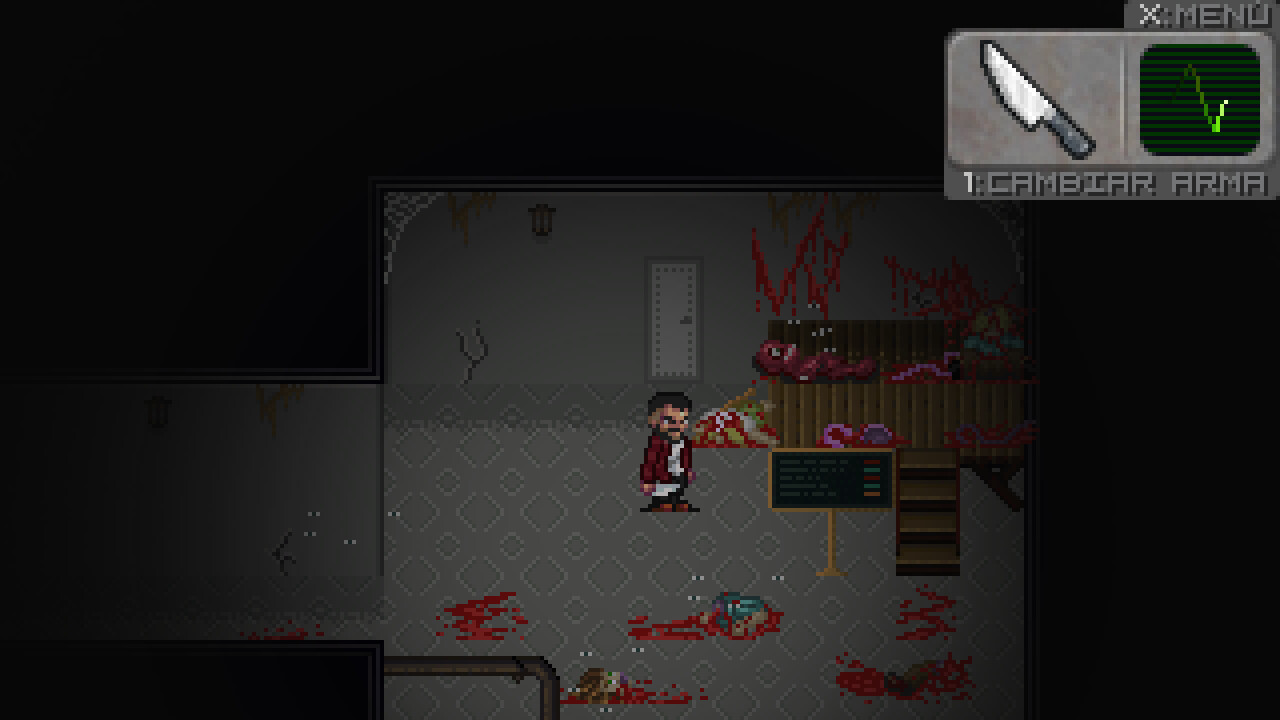Image resolution: width=1280 pixels, height=720 pixels.
Task: Click the red price line on the chalkboard
Action: tap(872, 462)
